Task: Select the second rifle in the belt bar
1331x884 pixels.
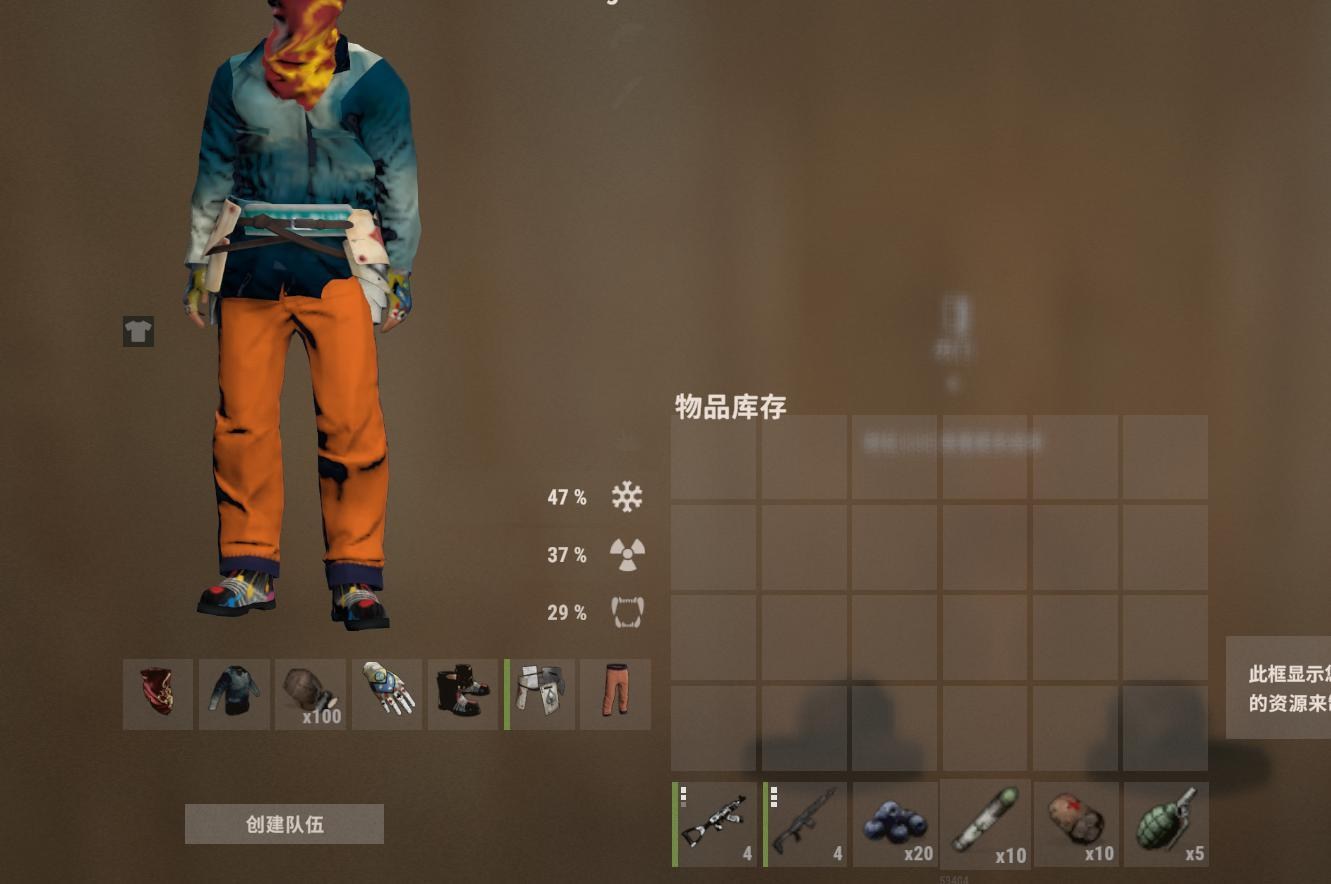Action: coord(806,823)
